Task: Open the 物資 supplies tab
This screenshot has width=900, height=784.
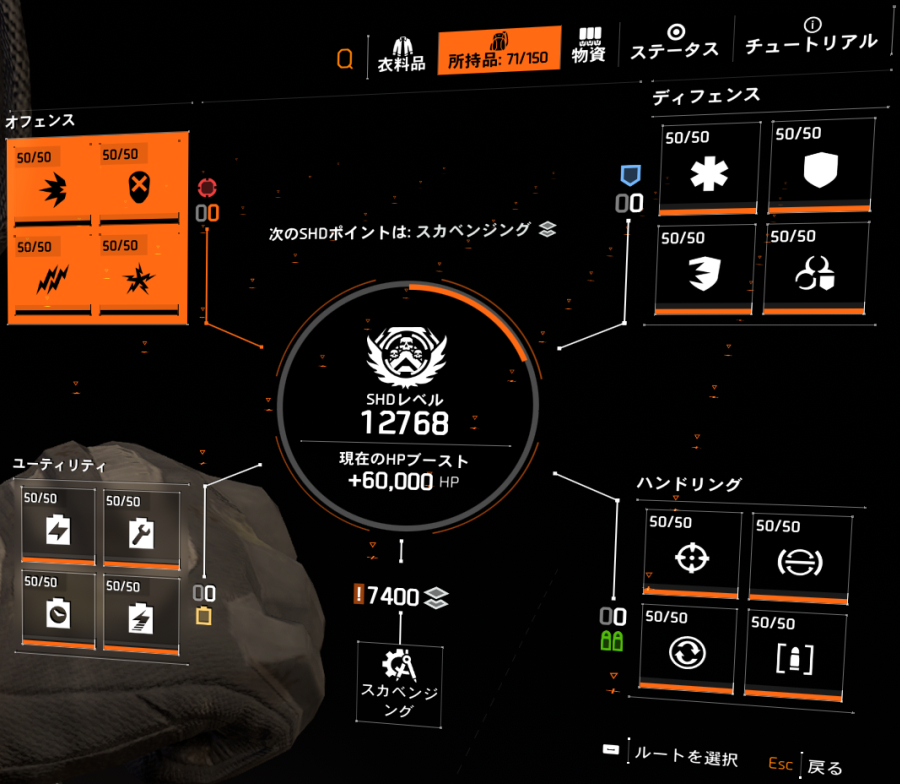Action: coord(589,44)
